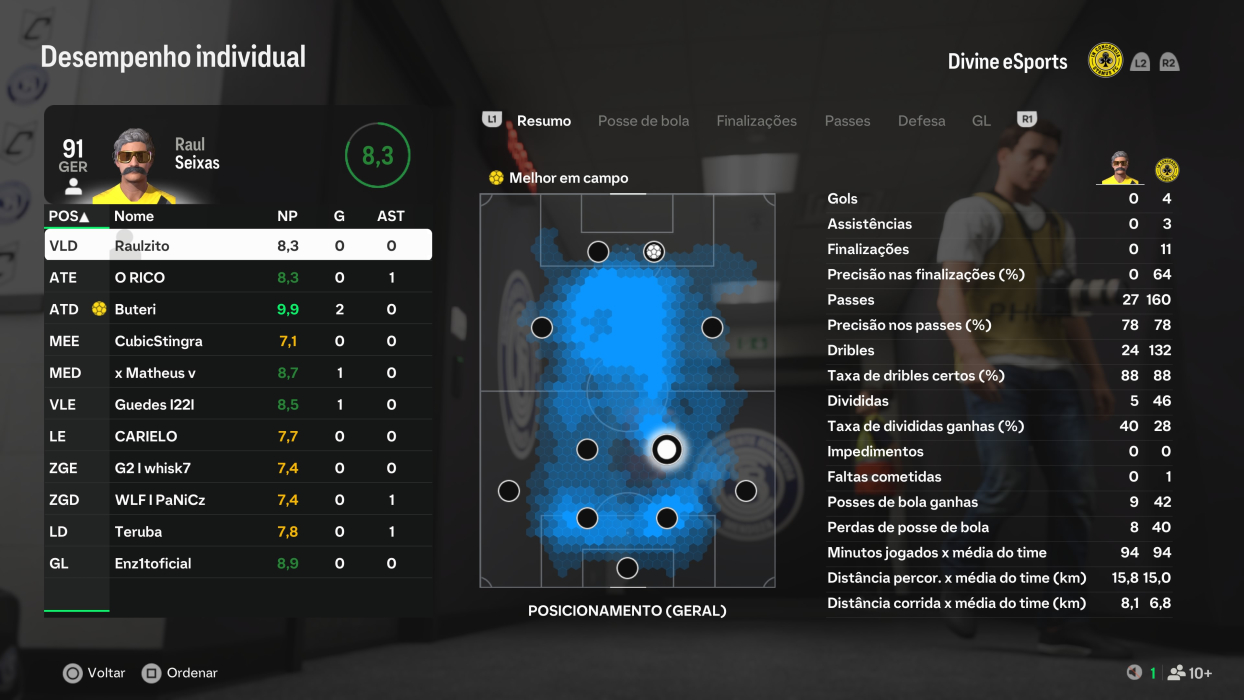The image size is (1244, 700).
Task: Select player x Matheus v
Action: tap(238, 373)
